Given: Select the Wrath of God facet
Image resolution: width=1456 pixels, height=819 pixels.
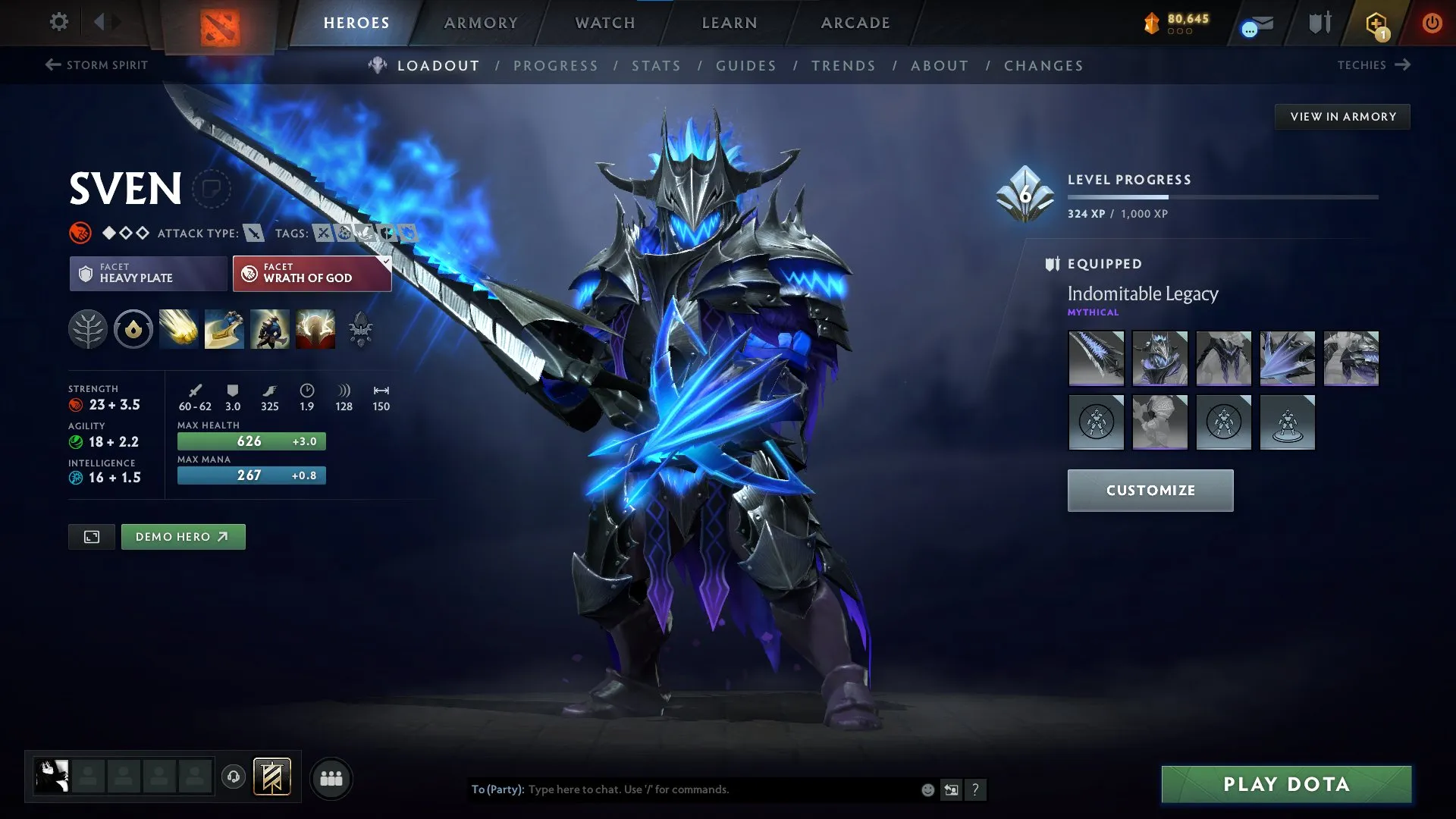Looking at the screenshot, I should pyautogui.click(x=311, y=274).
